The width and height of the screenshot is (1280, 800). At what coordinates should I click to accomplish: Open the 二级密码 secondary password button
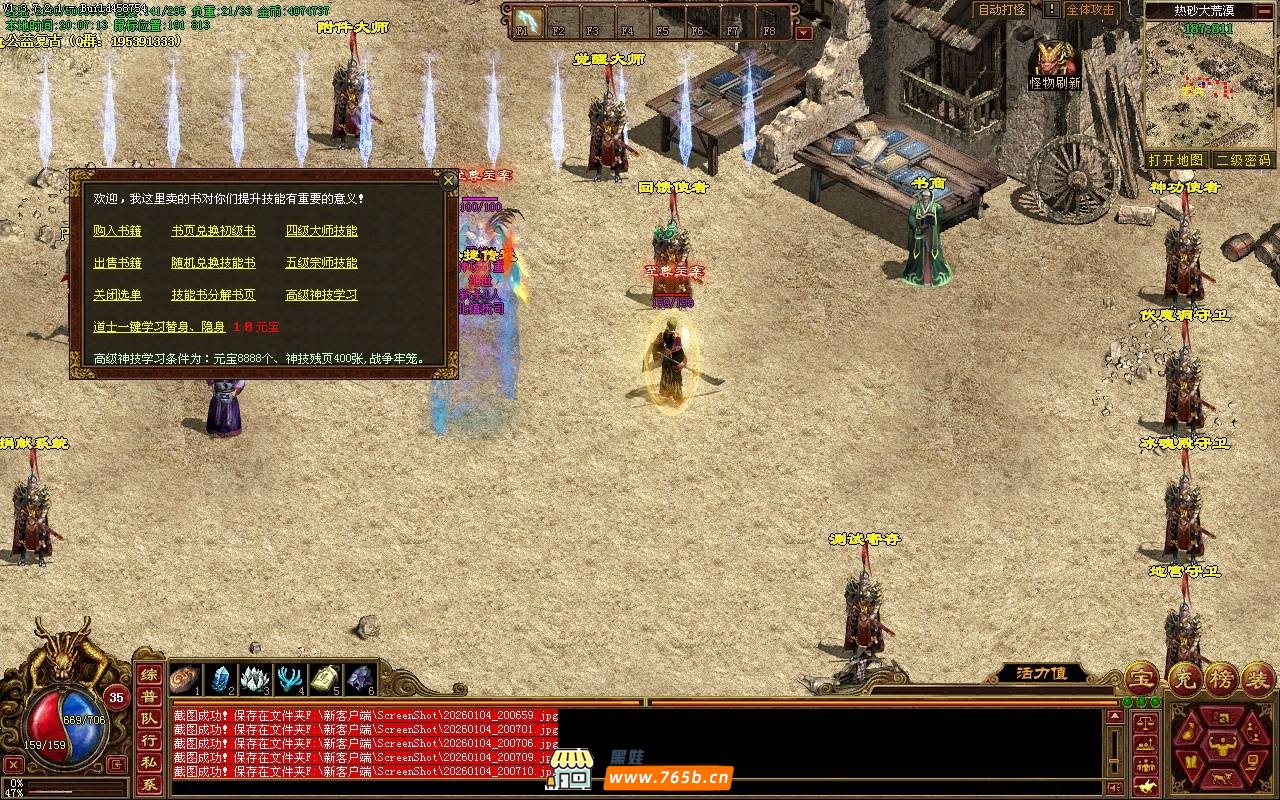[x=1243, y=160]
